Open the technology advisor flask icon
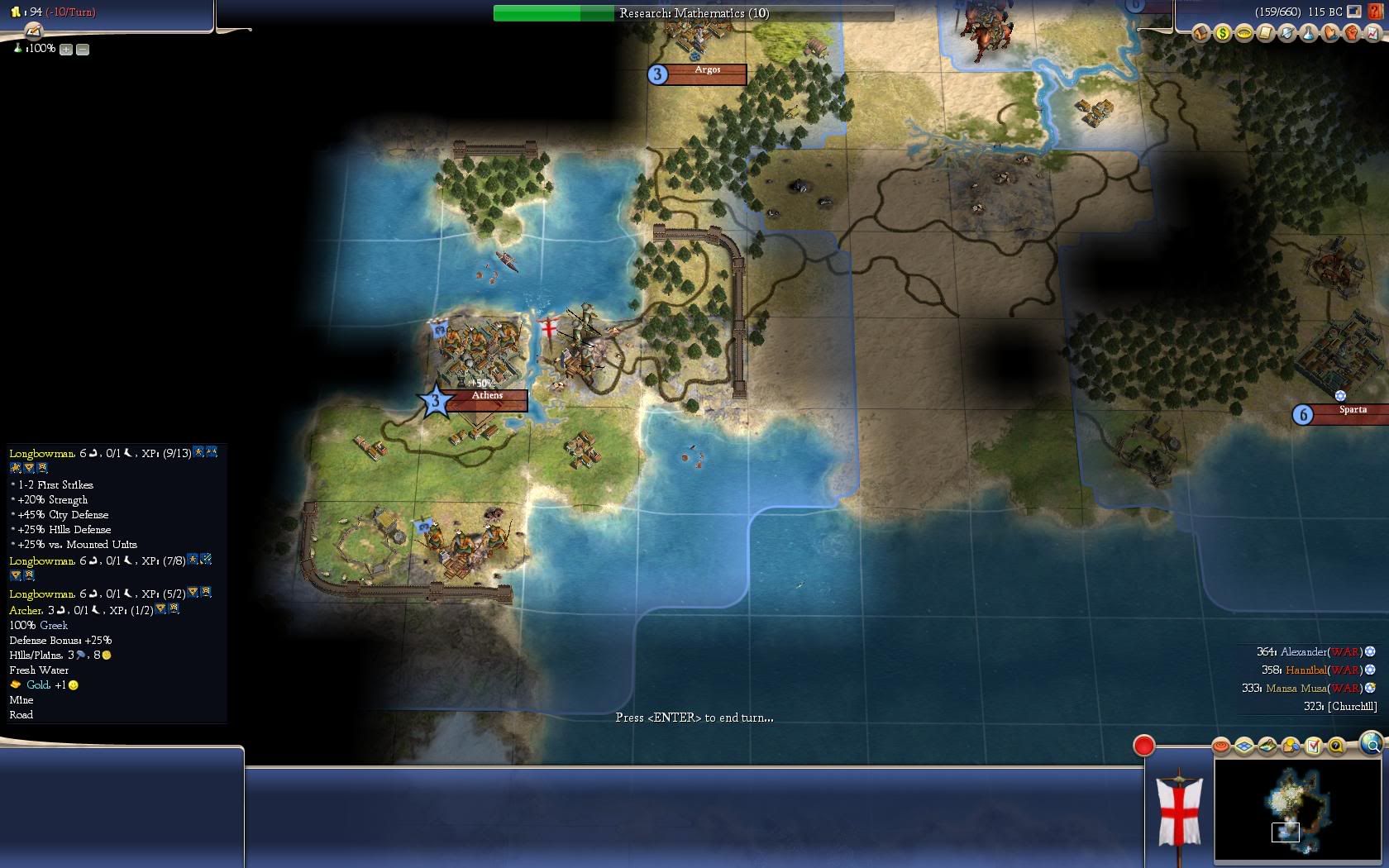The width and height of the screenshot is (1389, 868). [x=1308, y=33]
